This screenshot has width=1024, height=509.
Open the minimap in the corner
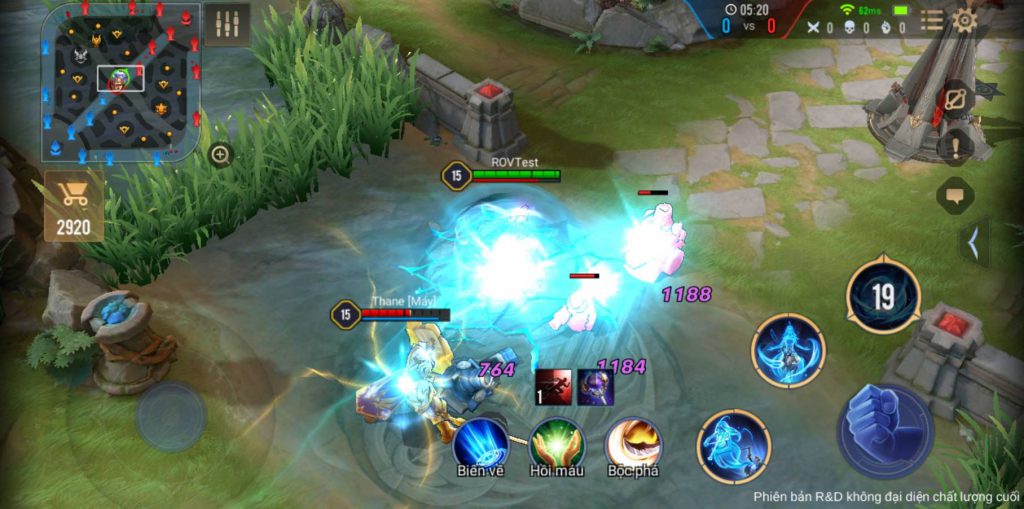[x=121, y=82]
